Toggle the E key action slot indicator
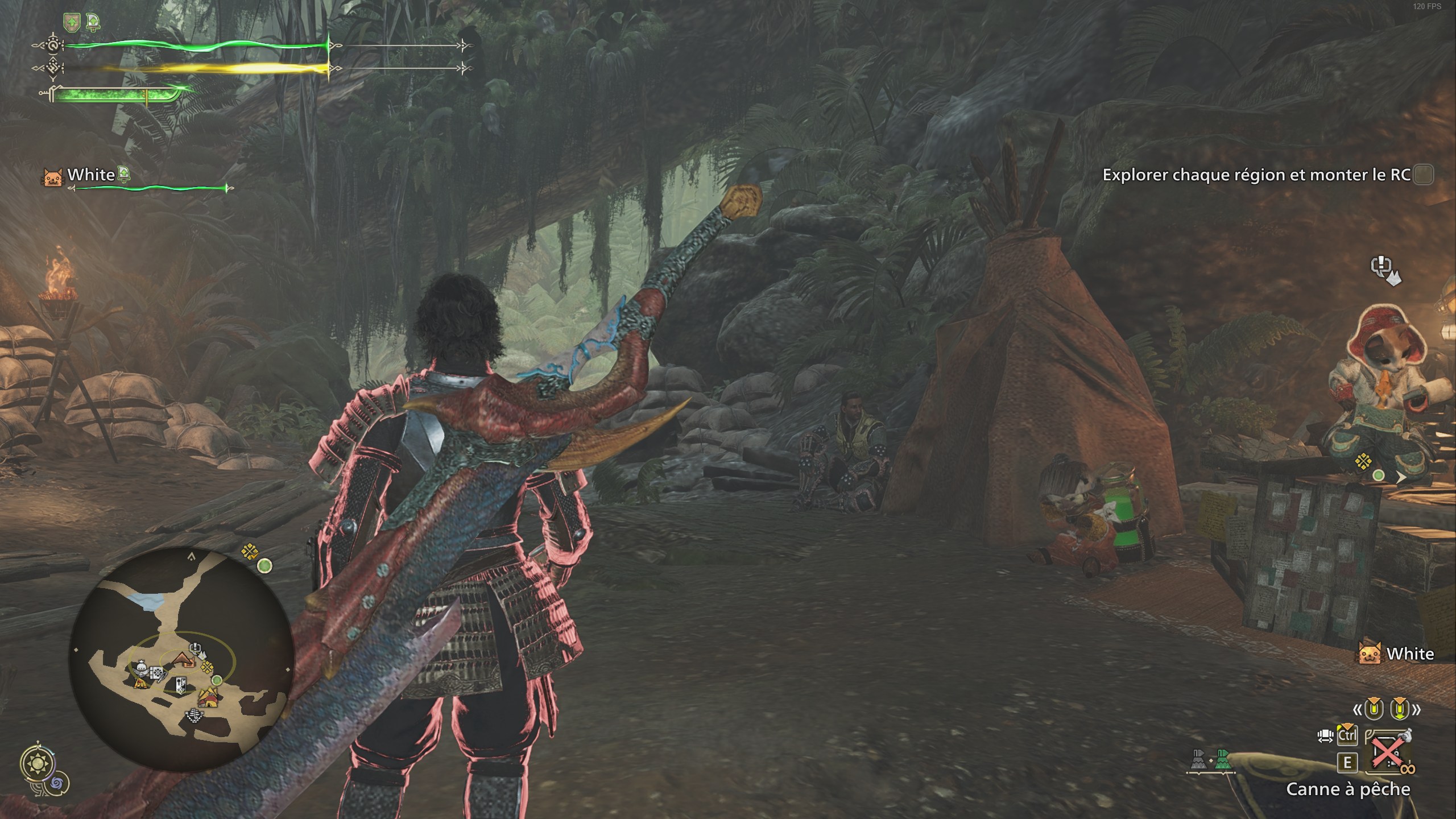1456x819 pixels. pos(1347,762)
